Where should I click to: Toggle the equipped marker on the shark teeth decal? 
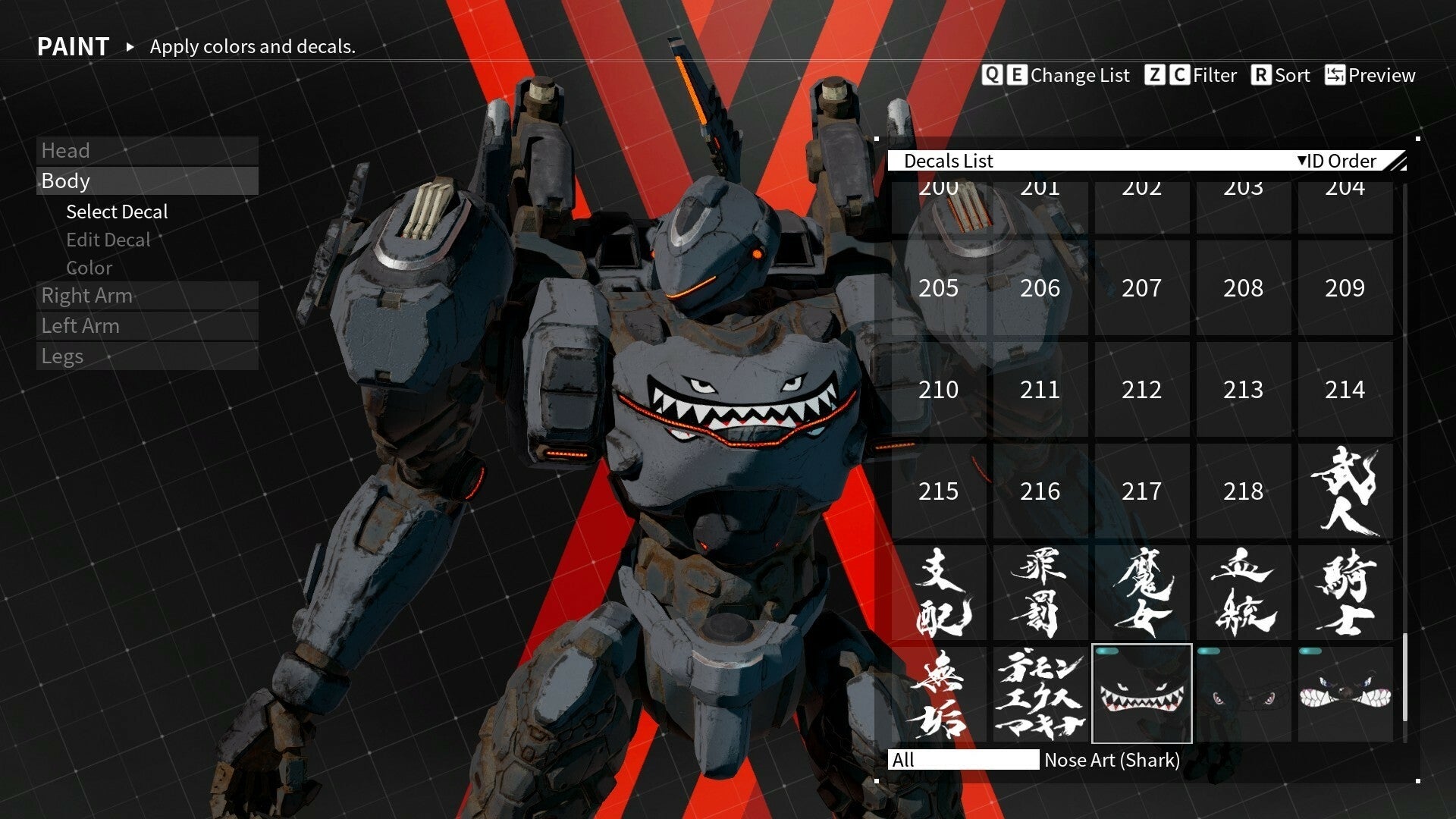(x=1107, y=651)
